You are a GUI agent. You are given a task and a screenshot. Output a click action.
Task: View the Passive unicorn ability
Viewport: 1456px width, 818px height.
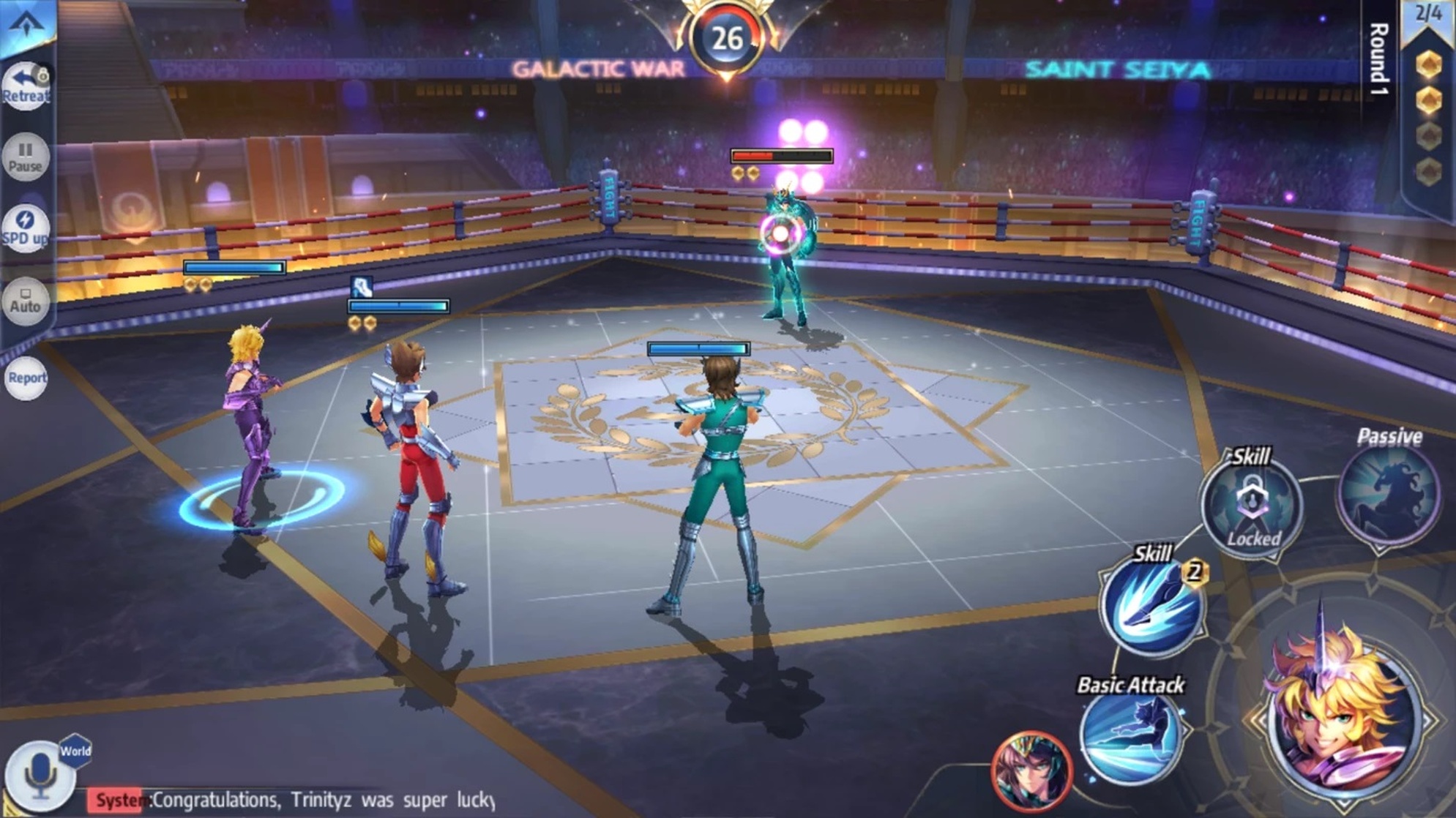click(x=1389, y=495)
